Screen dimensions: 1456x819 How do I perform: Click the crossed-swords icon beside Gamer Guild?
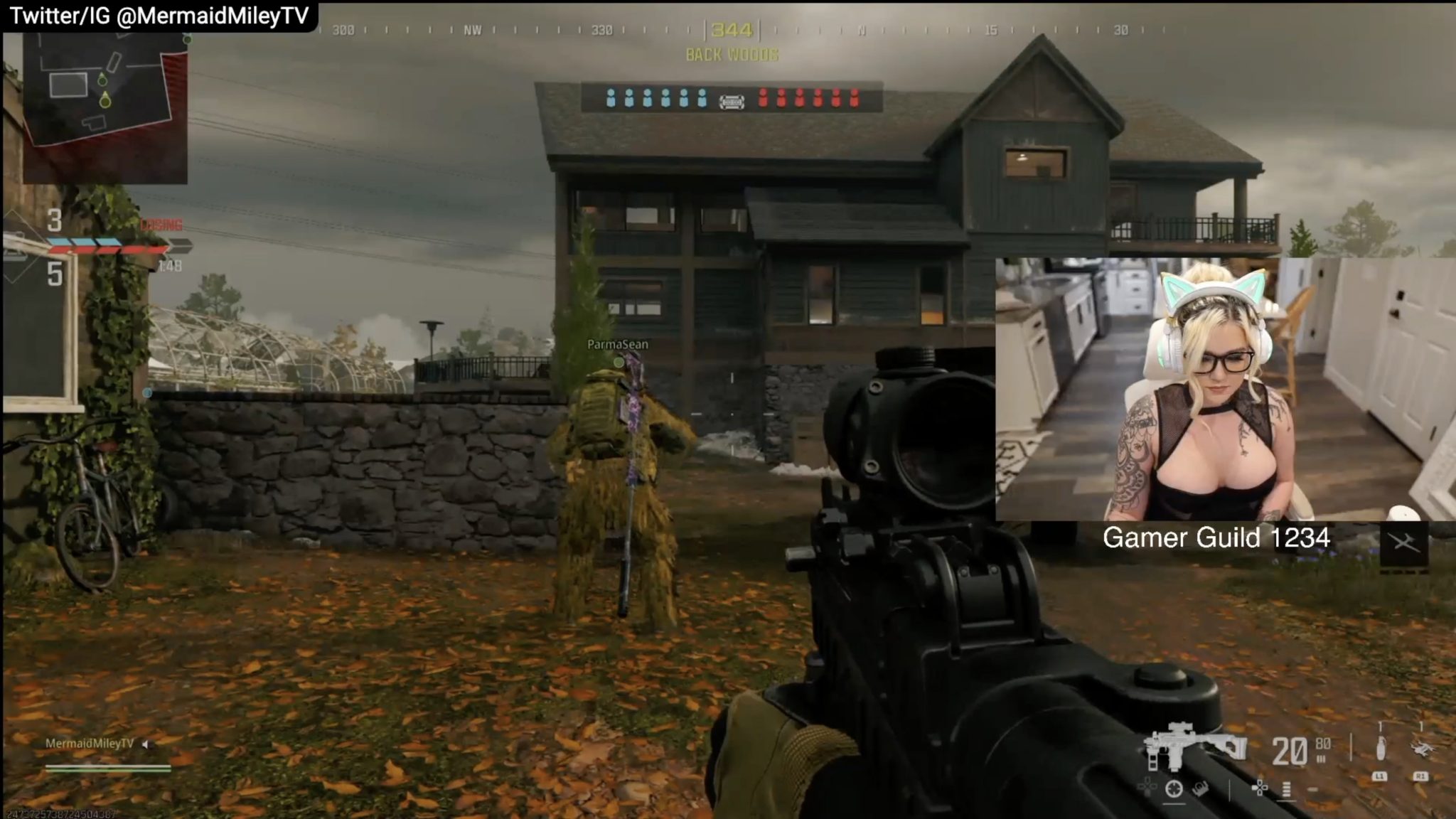pyautogui.click(x=1403, y=543)
